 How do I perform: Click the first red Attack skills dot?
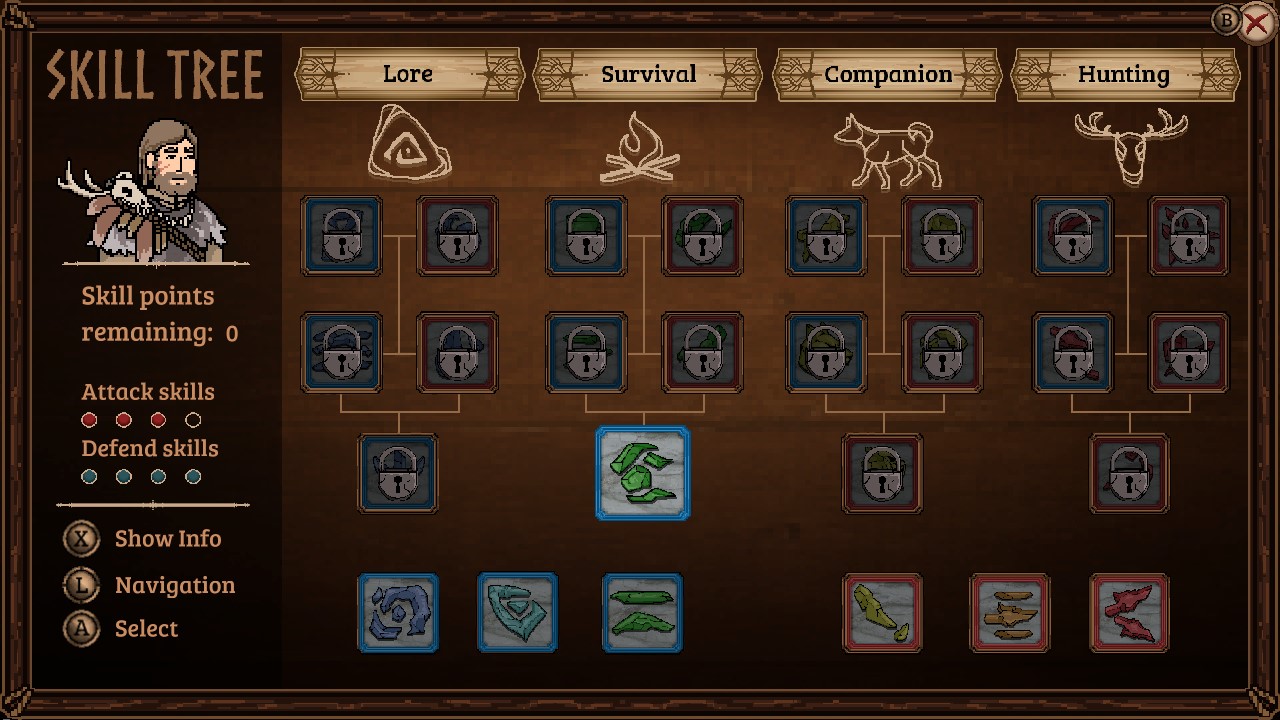coord(88,419)
